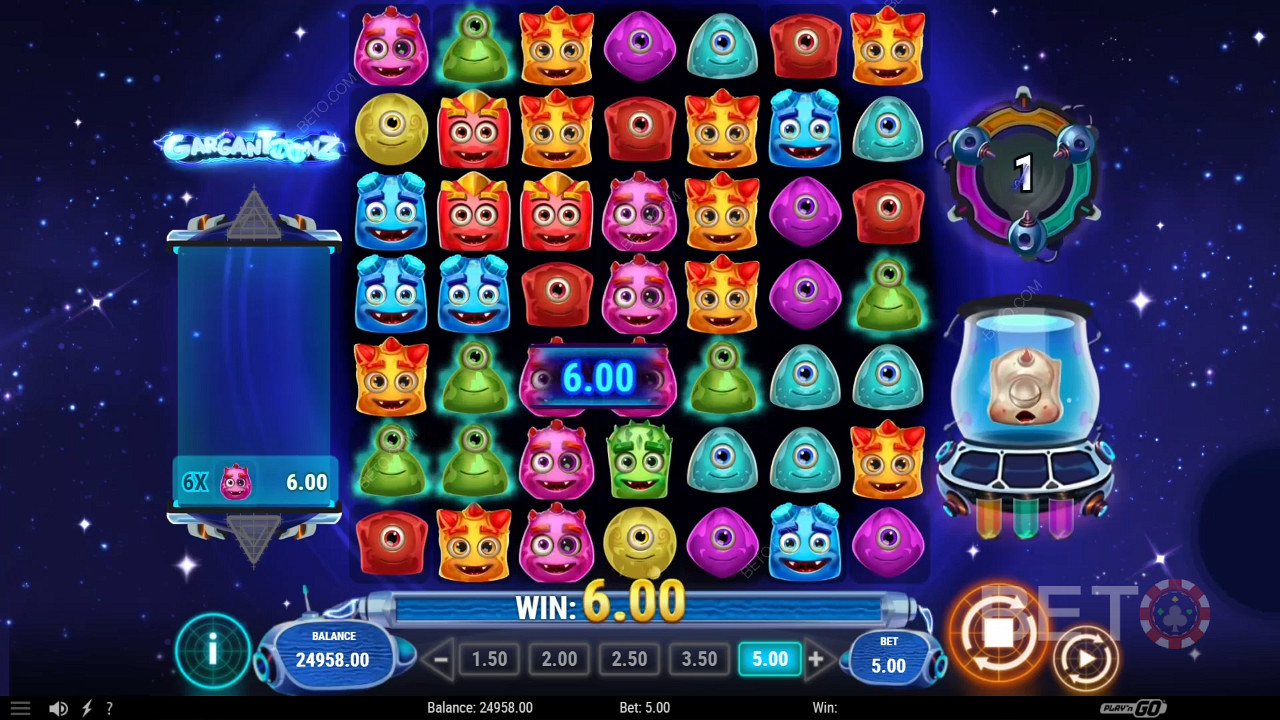
Task: Open the question mark help
Action: [x=109, y=708]
